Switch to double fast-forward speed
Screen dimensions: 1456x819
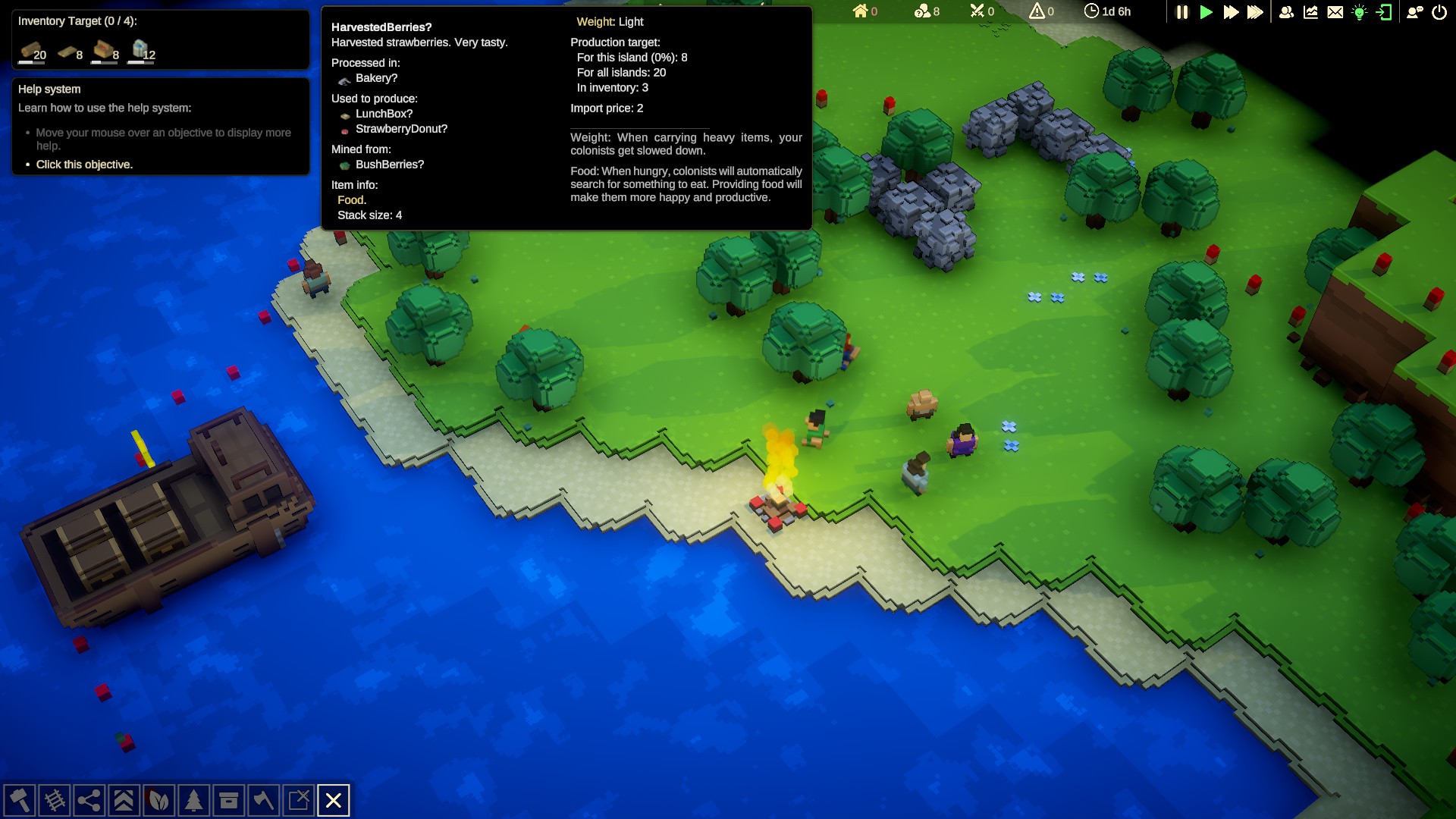1231,12
